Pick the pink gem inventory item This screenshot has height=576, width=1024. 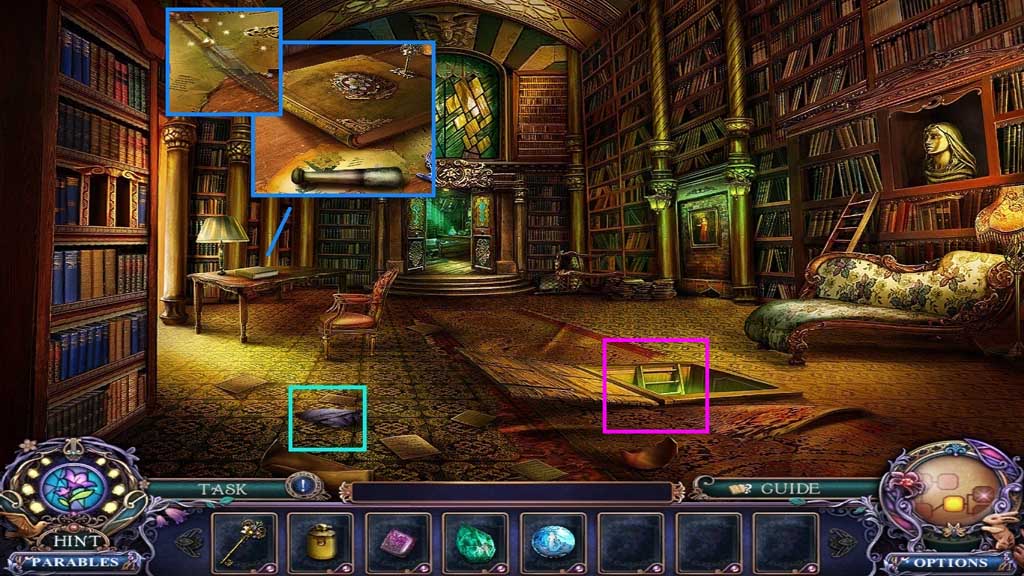397,543
